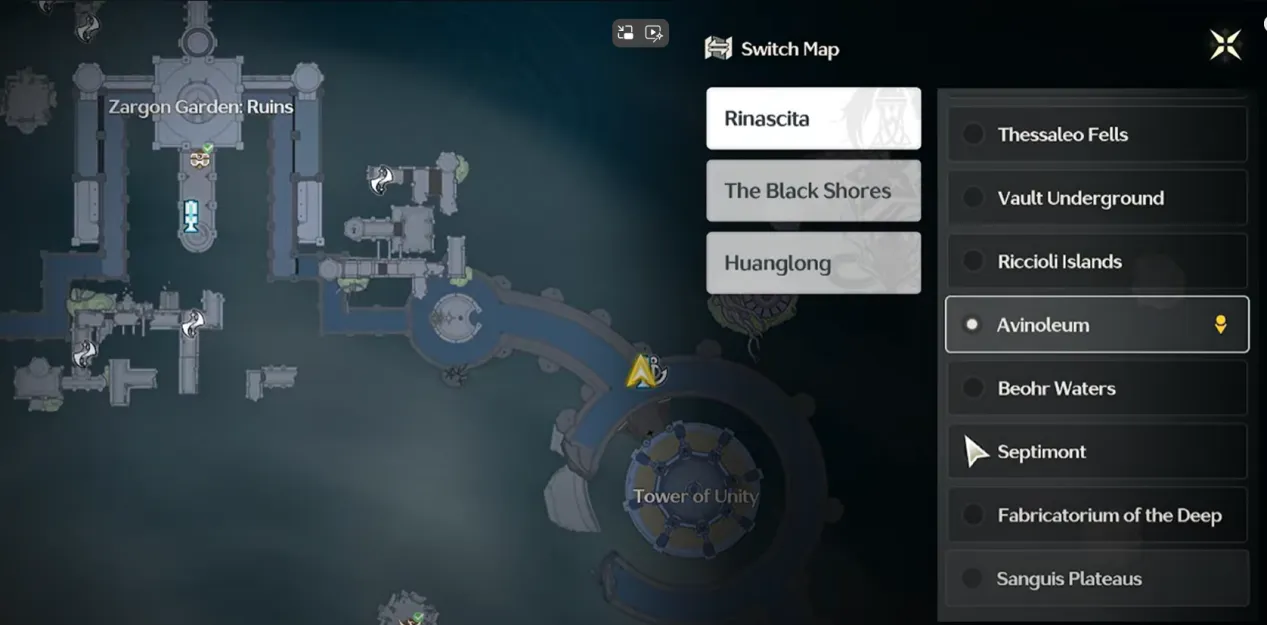Choose the Huanglong region

pyautogui.click(x=813, y=263)
